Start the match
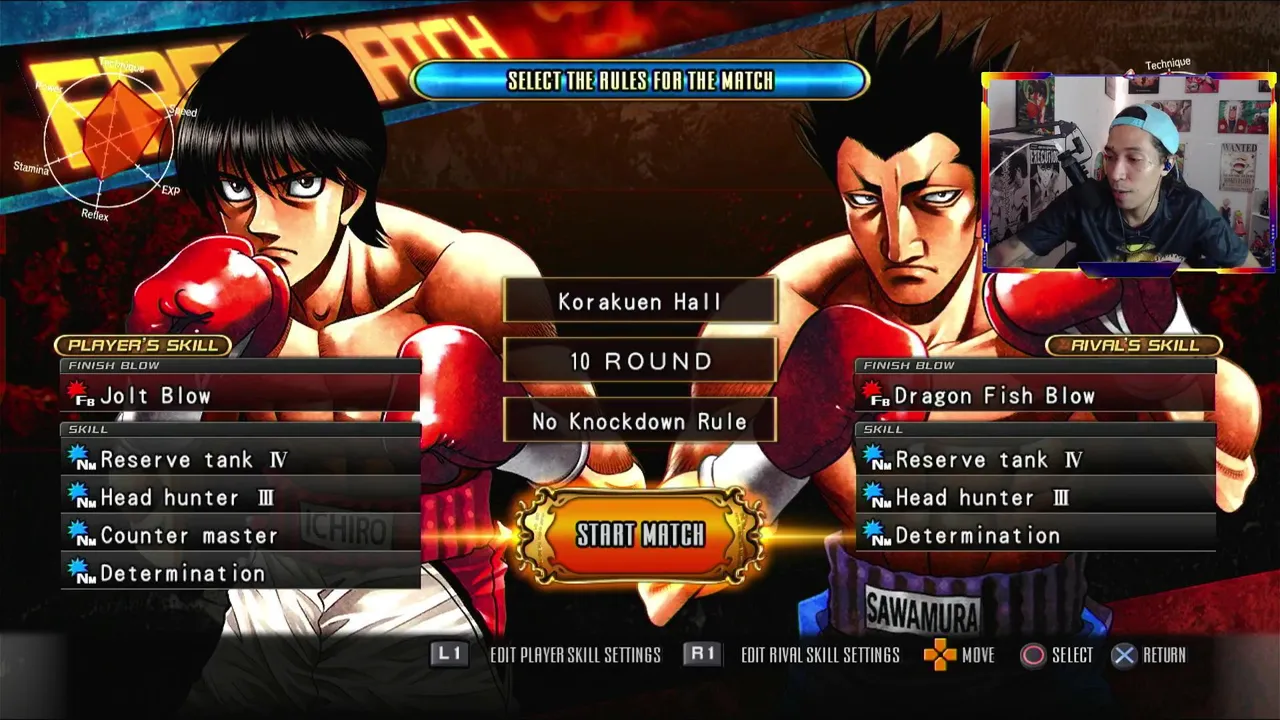The image size is (1280, 720). click(640, 535)
